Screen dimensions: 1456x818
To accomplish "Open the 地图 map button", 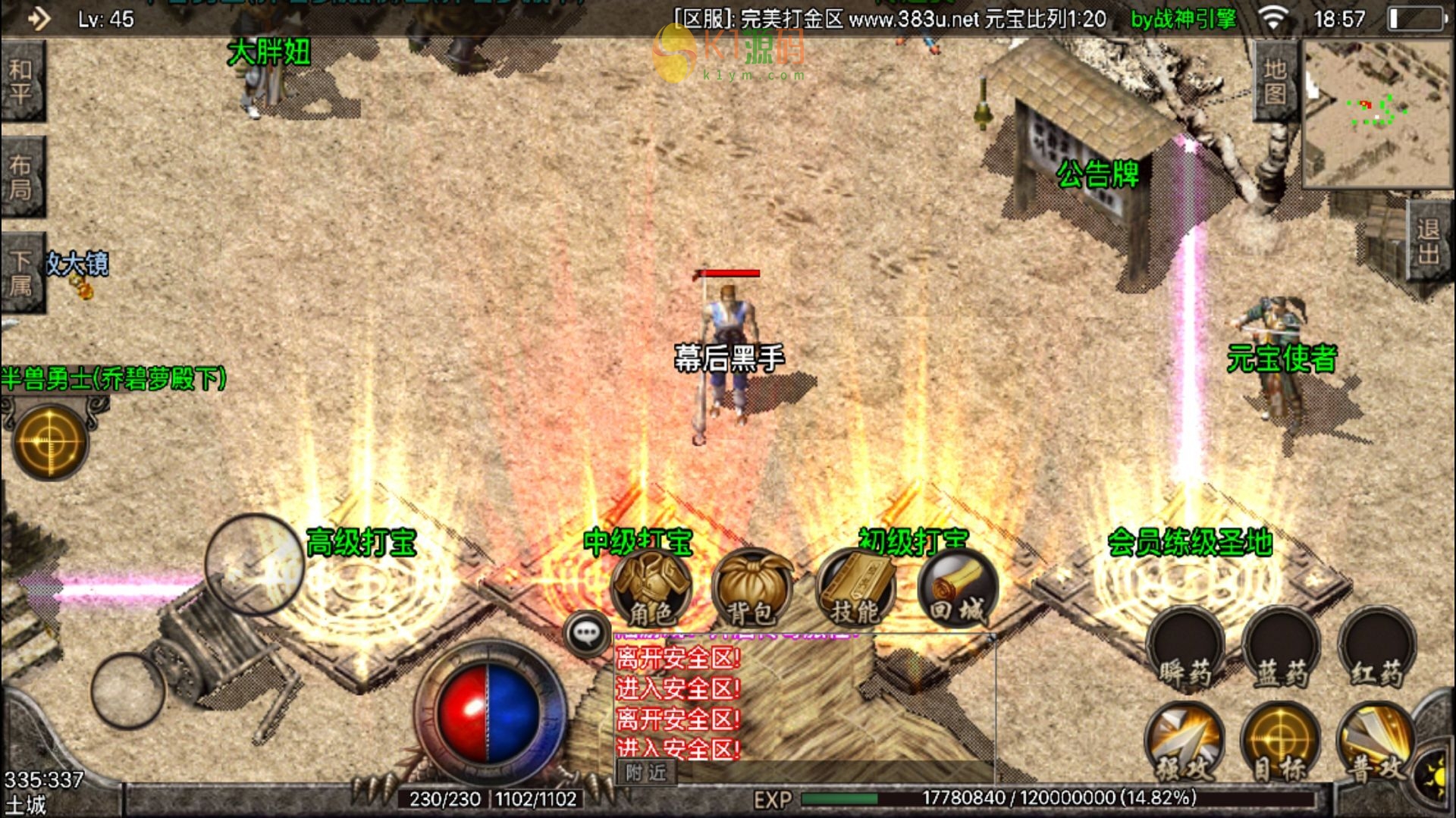I will [x=1276, y=81].
